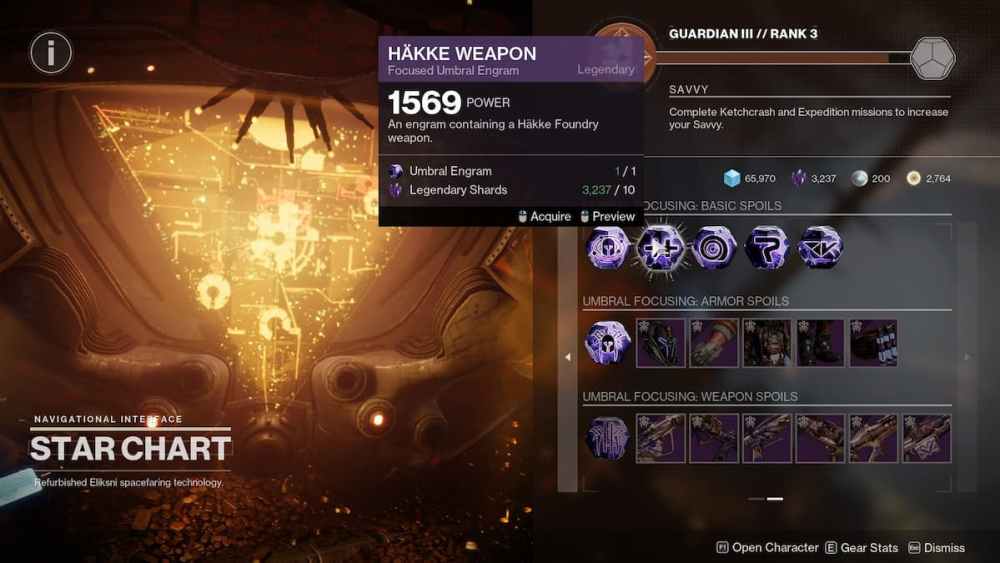Select the leg armor boots piece
This screenshot has height=563, width=1000.
(x=820, y=343)
